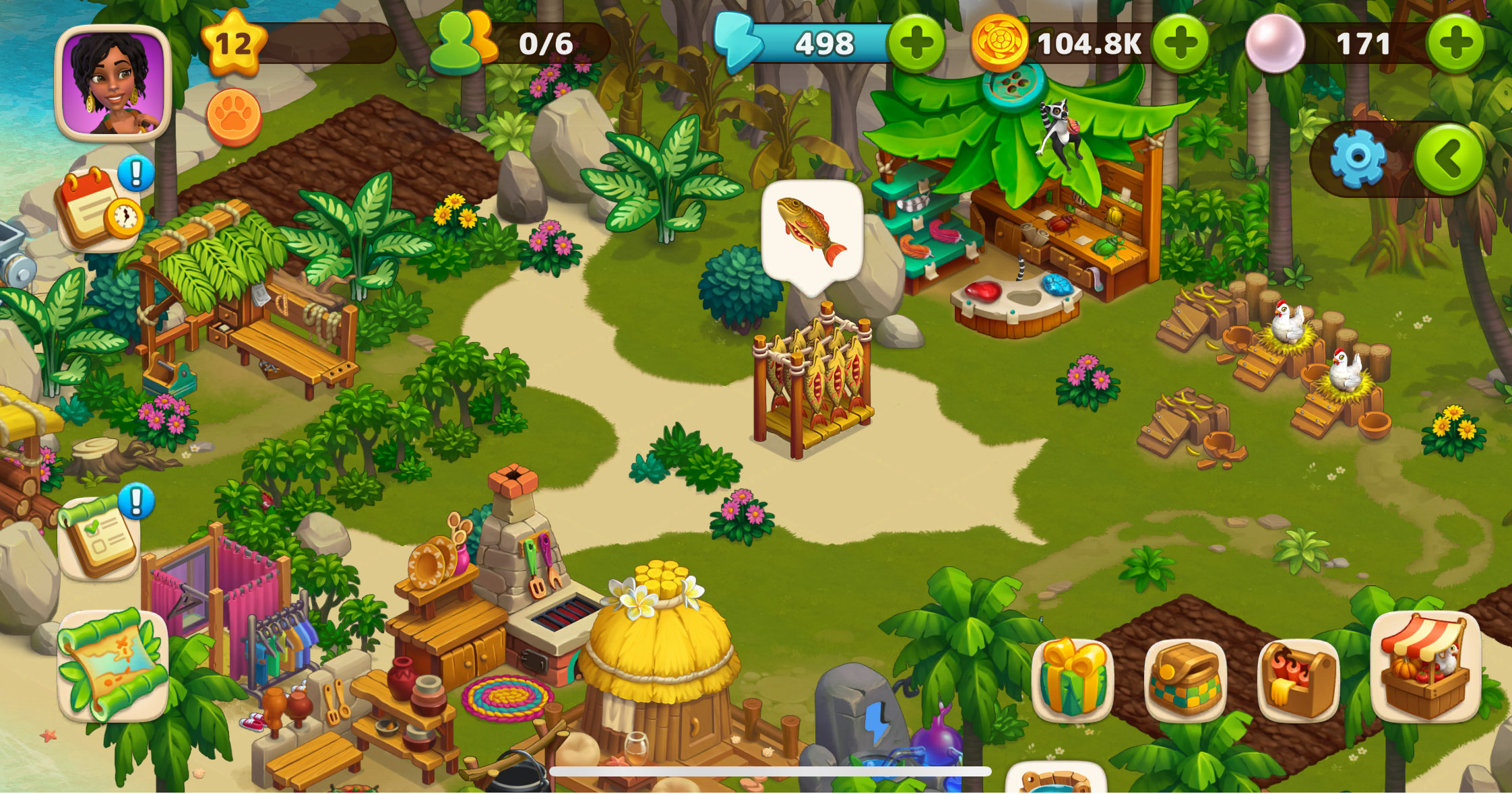This screenshot has width=1512, height=794.
Task: Tap the orange paw print button
Action: pyautogui.click(x=234, y=117)
